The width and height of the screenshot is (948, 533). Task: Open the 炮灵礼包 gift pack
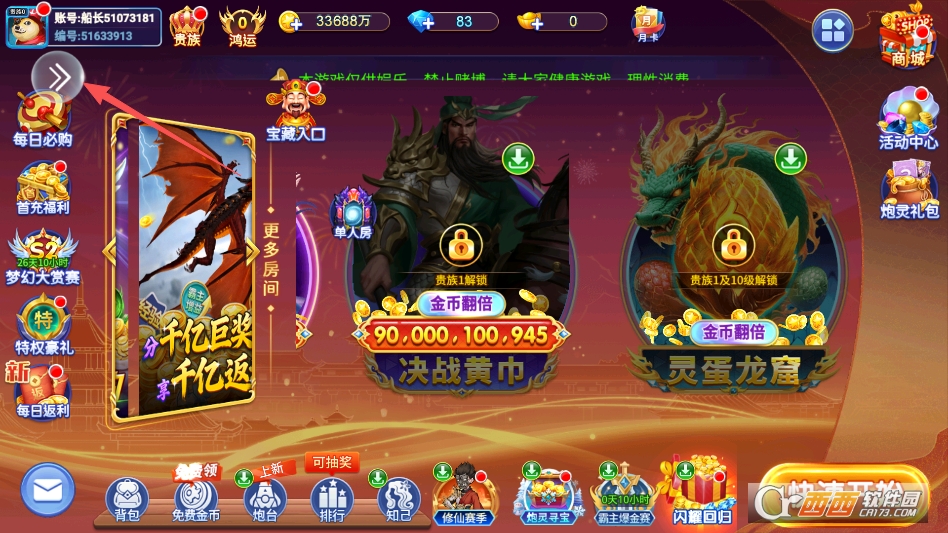coord(908,190)
